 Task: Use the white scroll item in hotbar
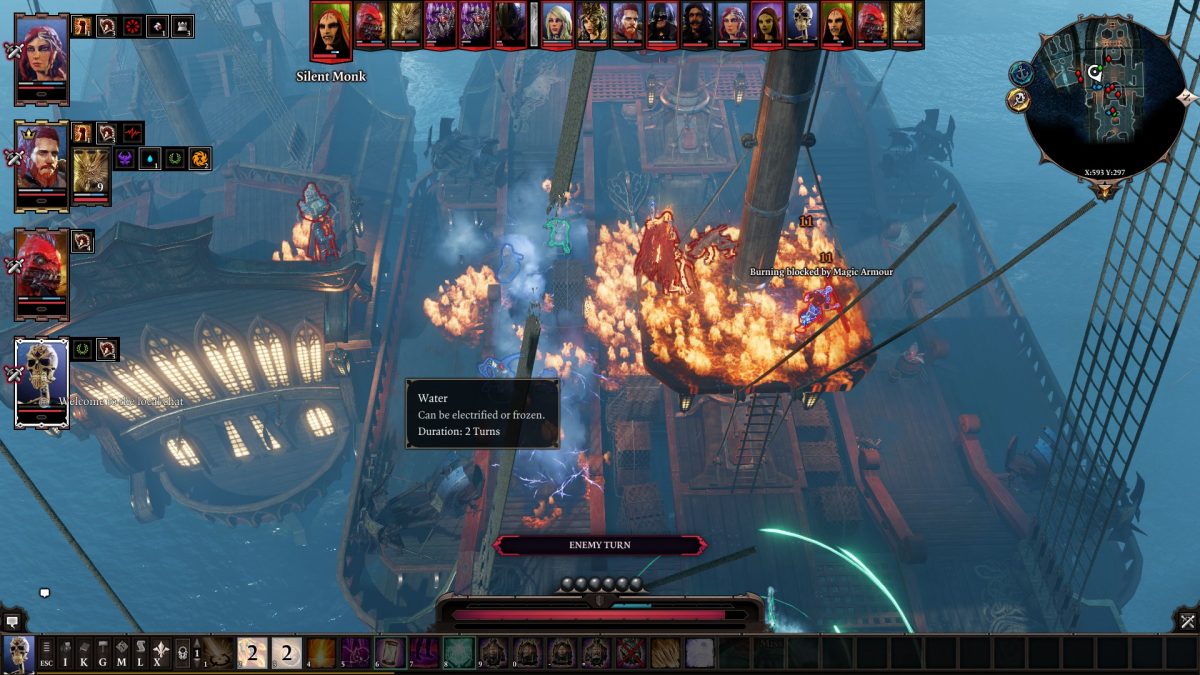699,652
